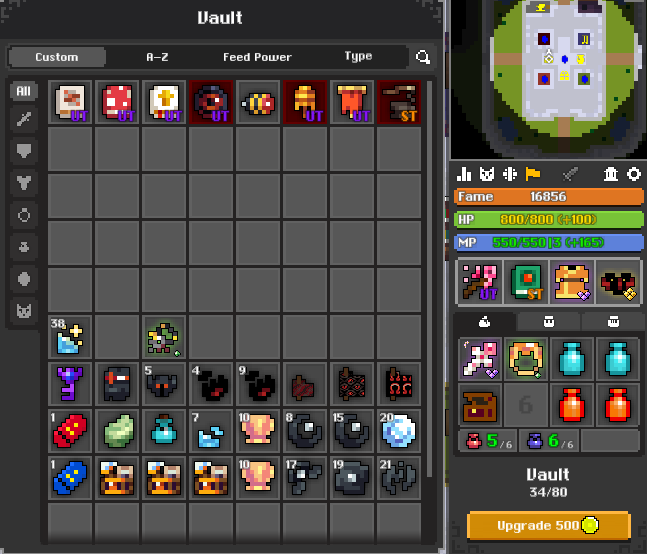Filter vault by ring icon
The image size is (647, 554).
[x=24, y=215]
